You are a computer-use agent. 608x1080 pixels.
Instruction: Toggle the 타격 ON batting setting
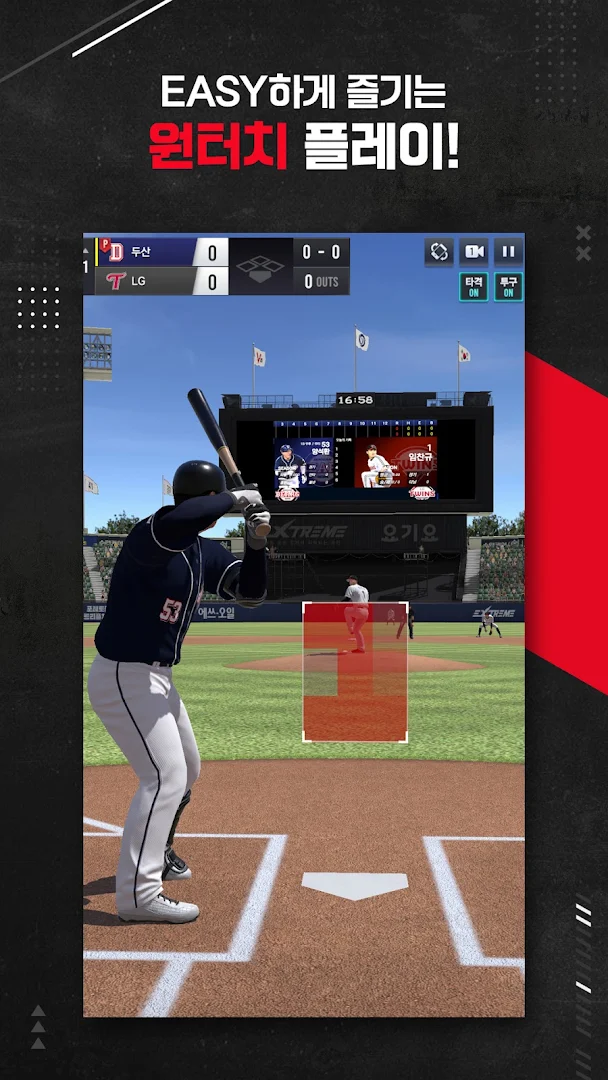click(x=473, y=287)
